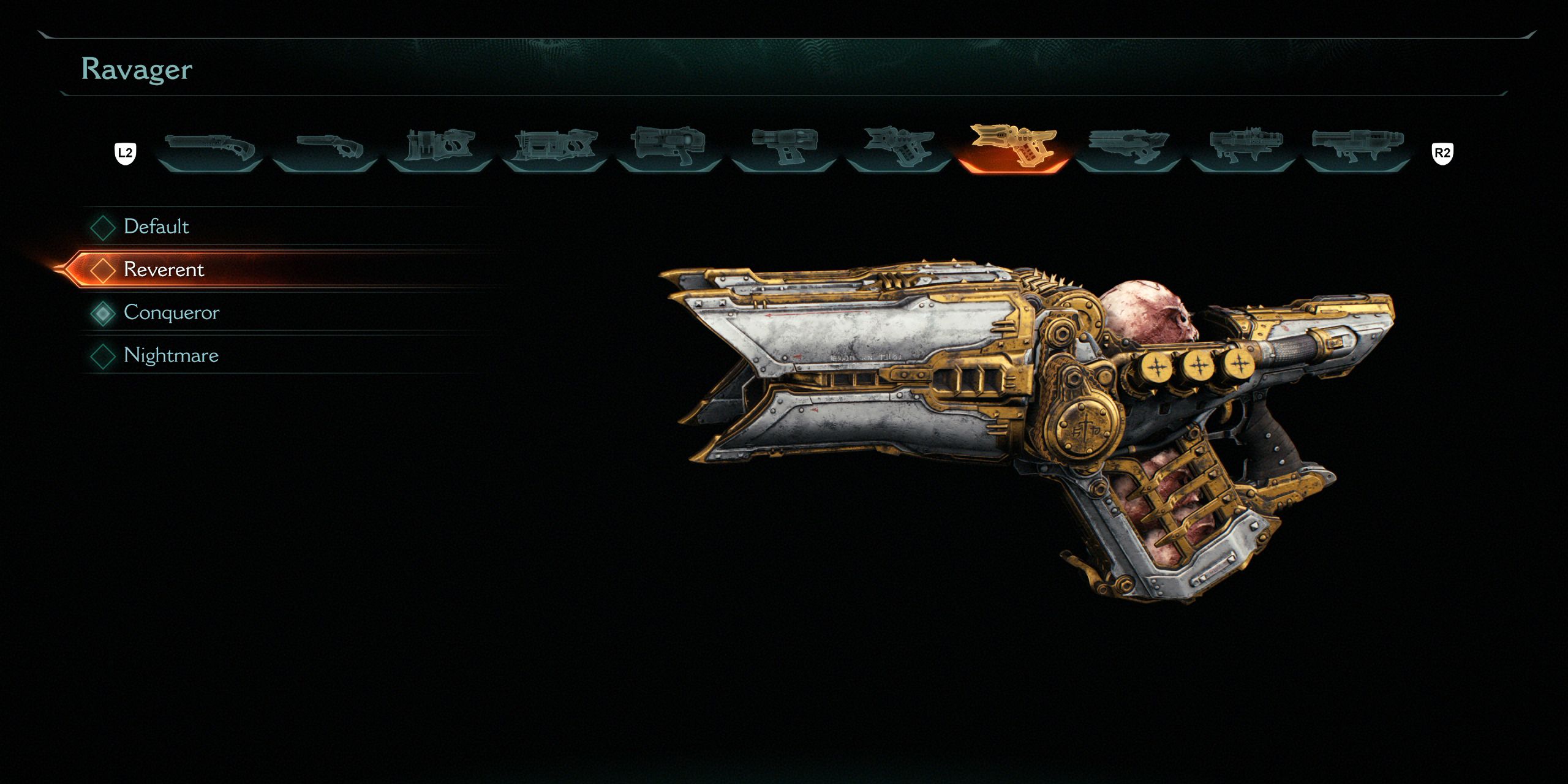Confirm the highlighted Reverent skin row
The image size is (1568, 784).
point(164,269)
